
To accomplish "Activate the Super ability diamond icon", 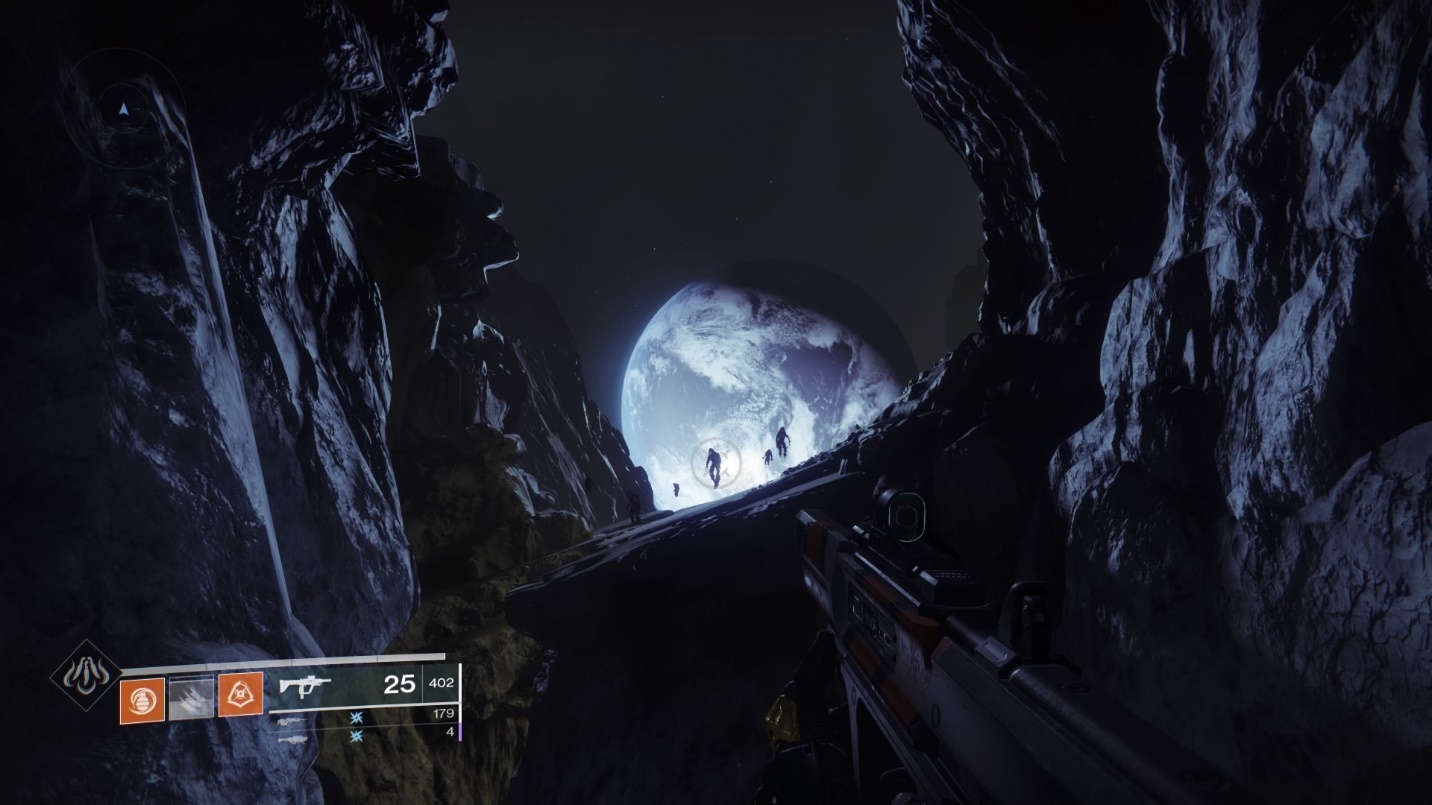I will pyautogui.click(x=86, y=675).
